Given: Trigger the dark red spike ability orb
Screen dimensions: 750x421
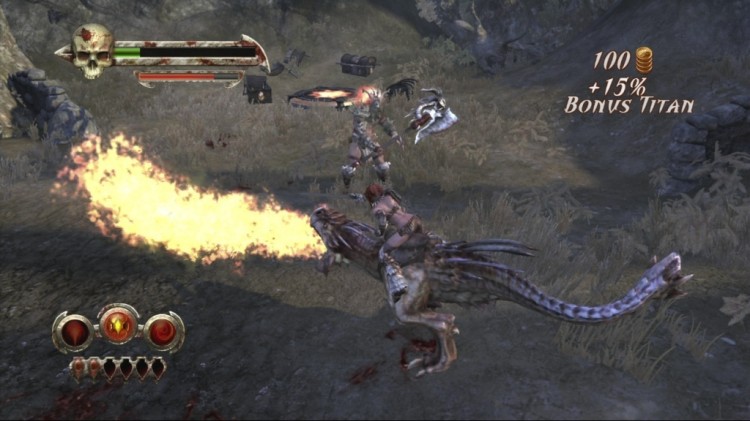Looking at the screenshot, I should 74,333.
